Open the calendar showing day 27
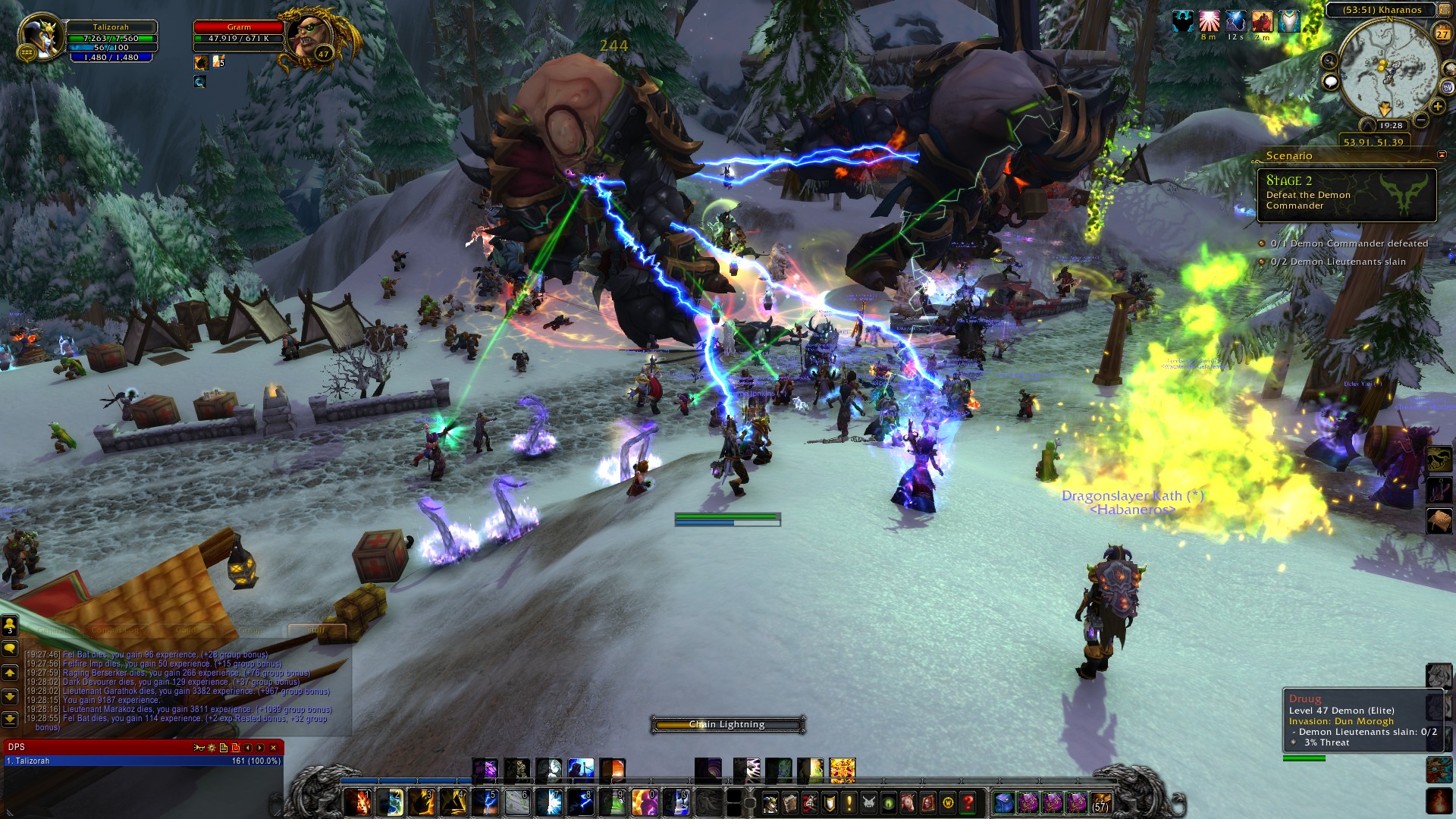Viewport: 1456px width, 819px height. pyautogui.click(x=1442, y=33)
